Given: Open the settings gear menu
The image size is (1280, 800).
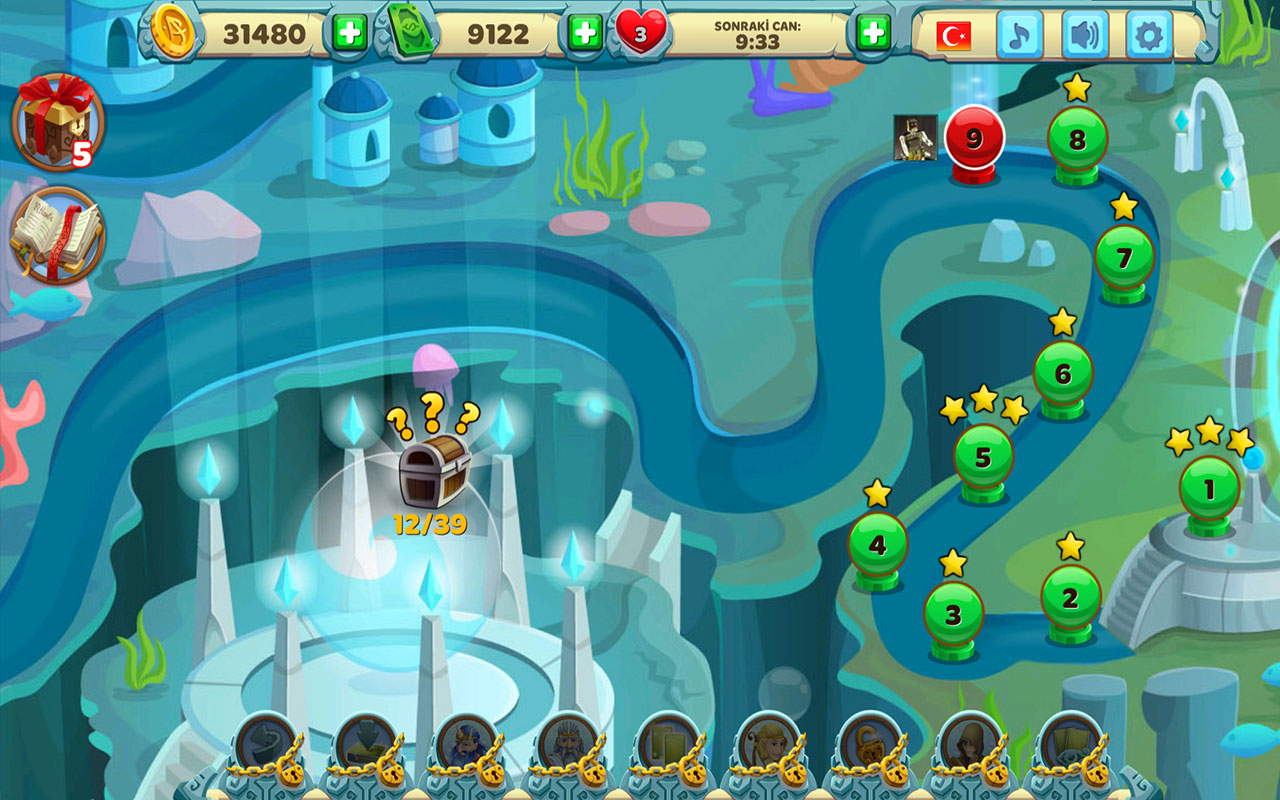Looking at the screenshot, I should coord(1148,33).
